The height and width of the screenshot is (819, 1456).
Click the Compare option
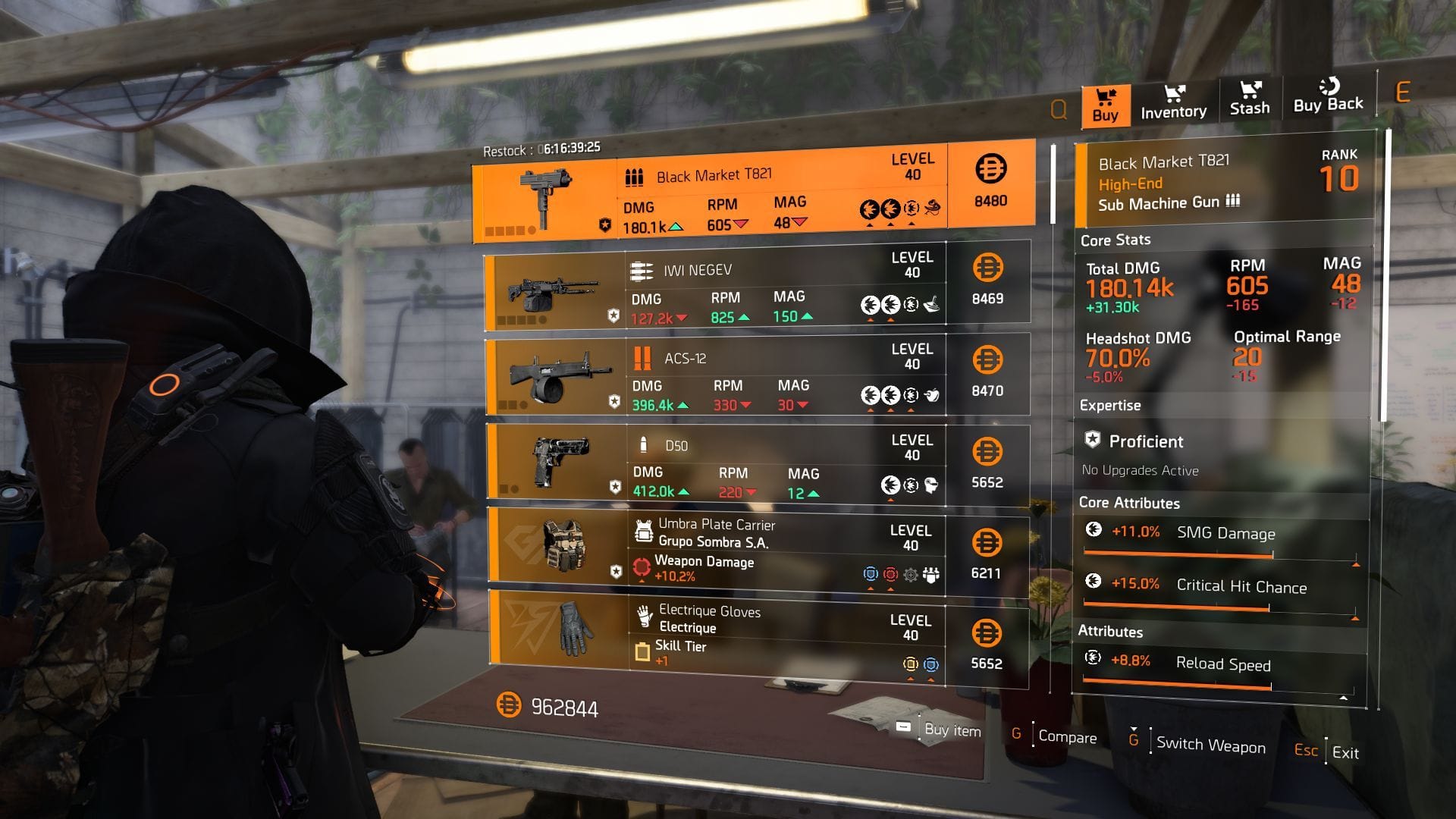pyautogui.click(x=1066, y=737)
